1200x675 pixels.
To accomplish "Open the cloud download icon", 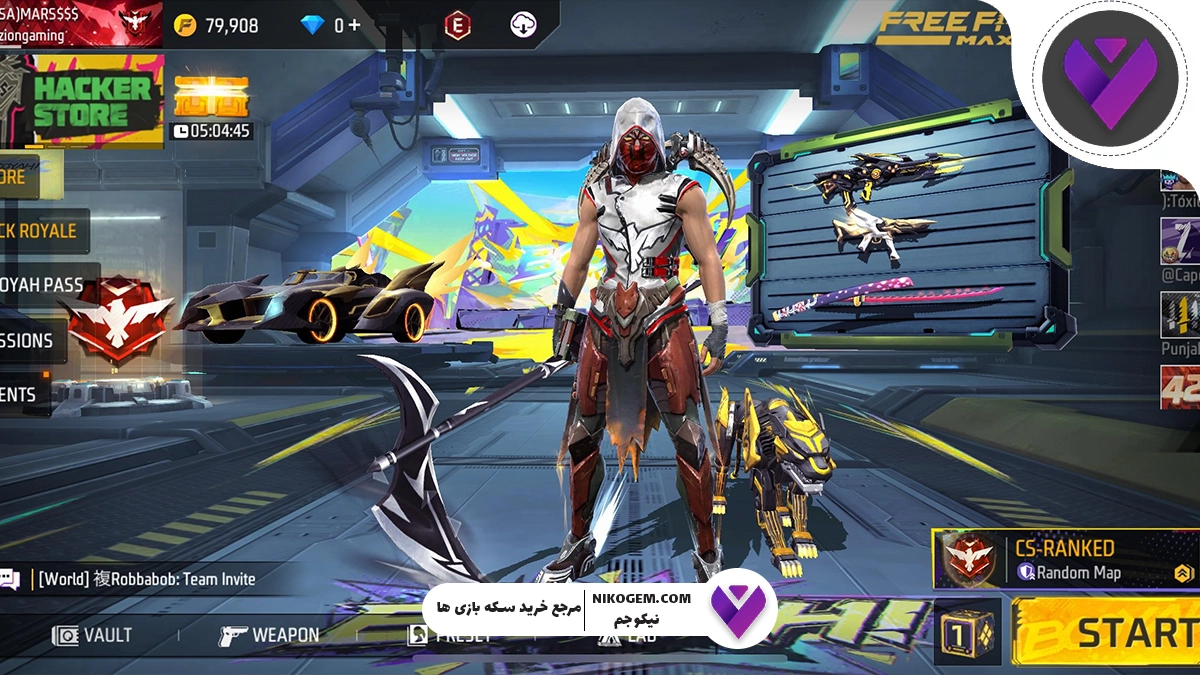I will pyautogui.click(x=523, y=26).
